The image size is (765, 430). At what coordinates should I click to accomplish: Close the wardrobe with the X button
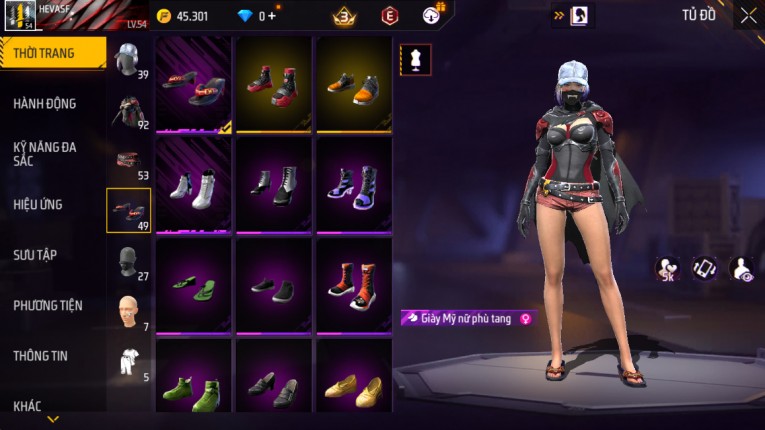(x=748, y=16)
